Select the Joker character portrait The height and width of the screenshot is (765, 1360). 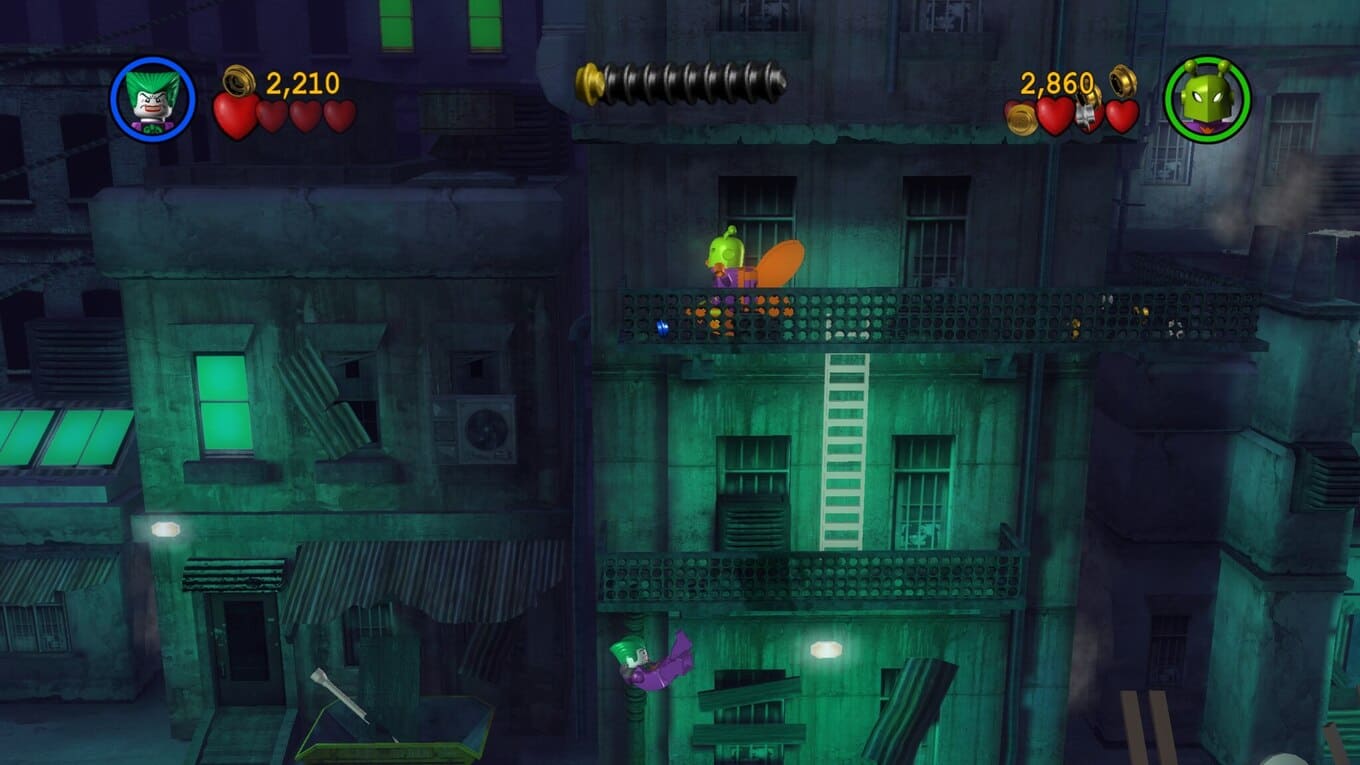[x=152, y=99]
